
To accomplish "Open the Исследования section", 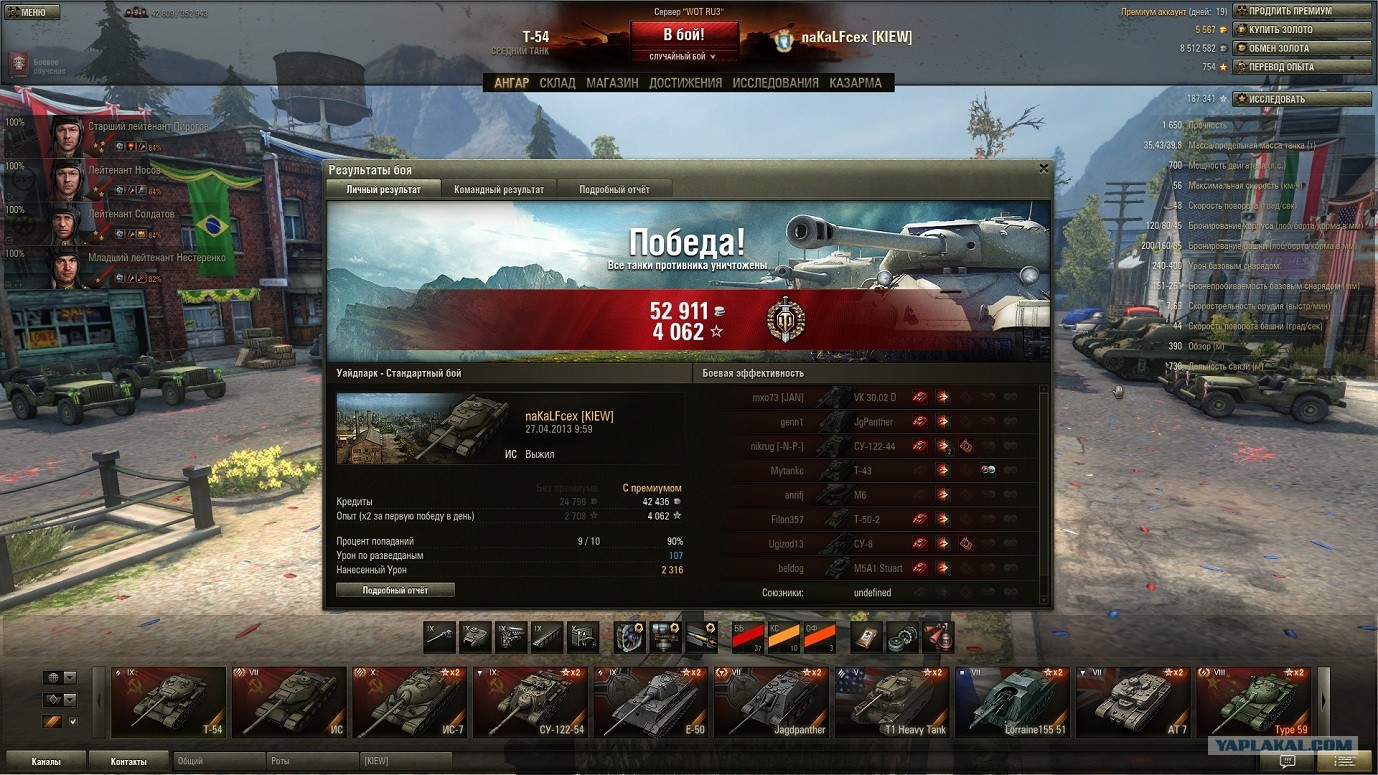I will (x=775, y=83).
